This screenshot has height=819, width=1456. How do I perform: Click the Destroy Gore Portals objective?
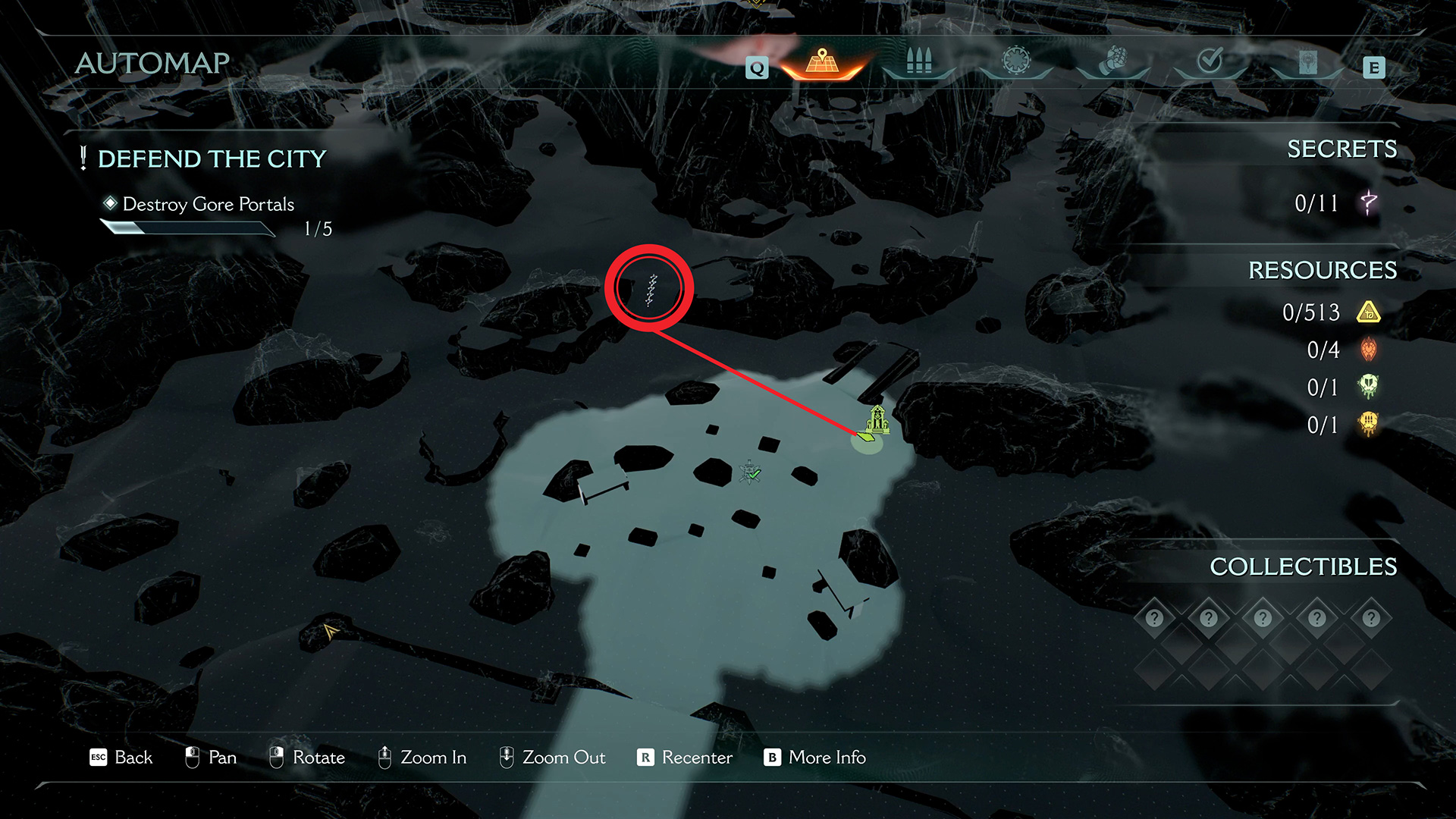coord(208,204)
